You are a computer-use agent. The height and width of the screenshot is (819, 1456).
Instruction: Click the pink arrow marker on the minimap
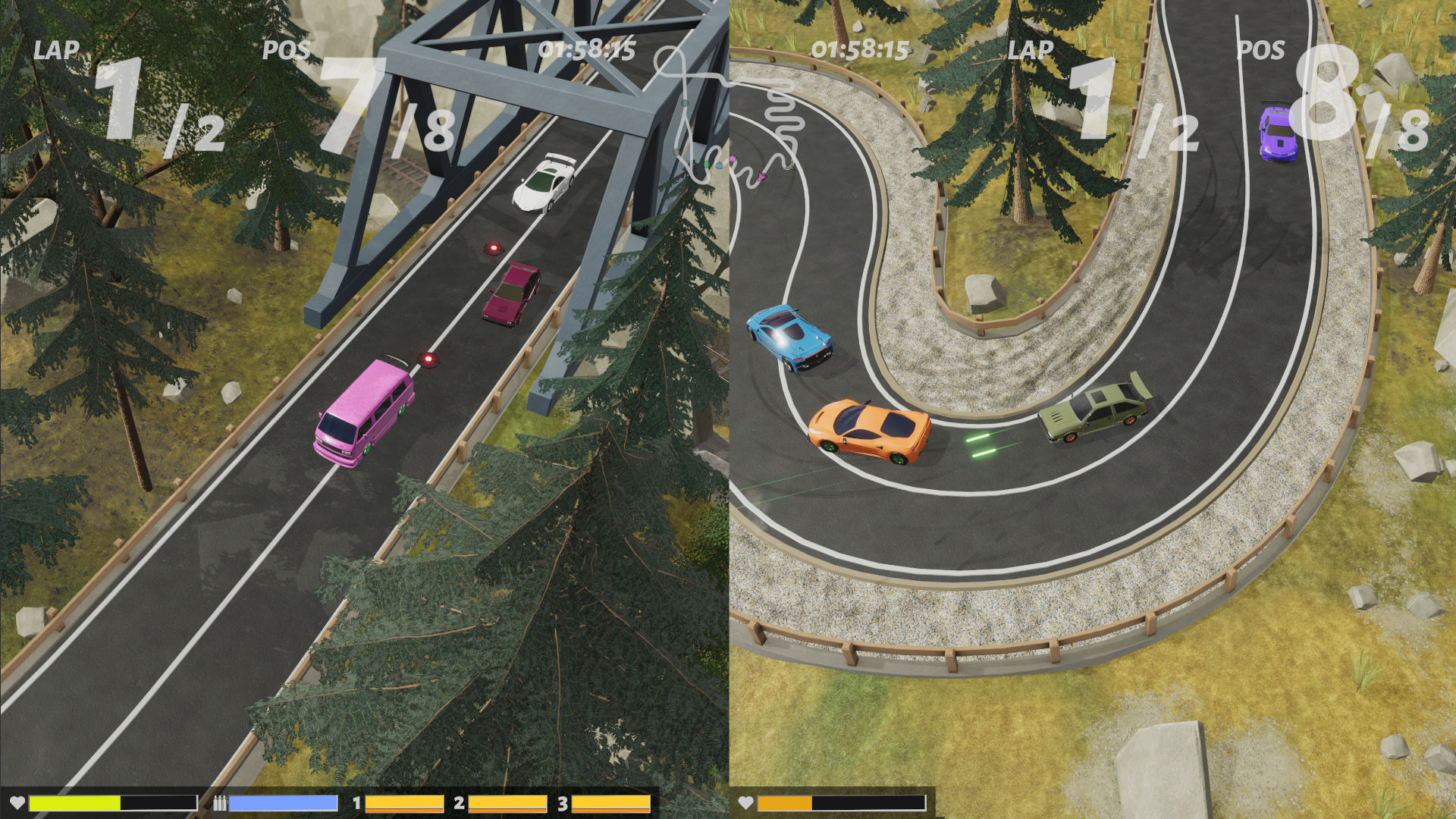coord(761,176)
